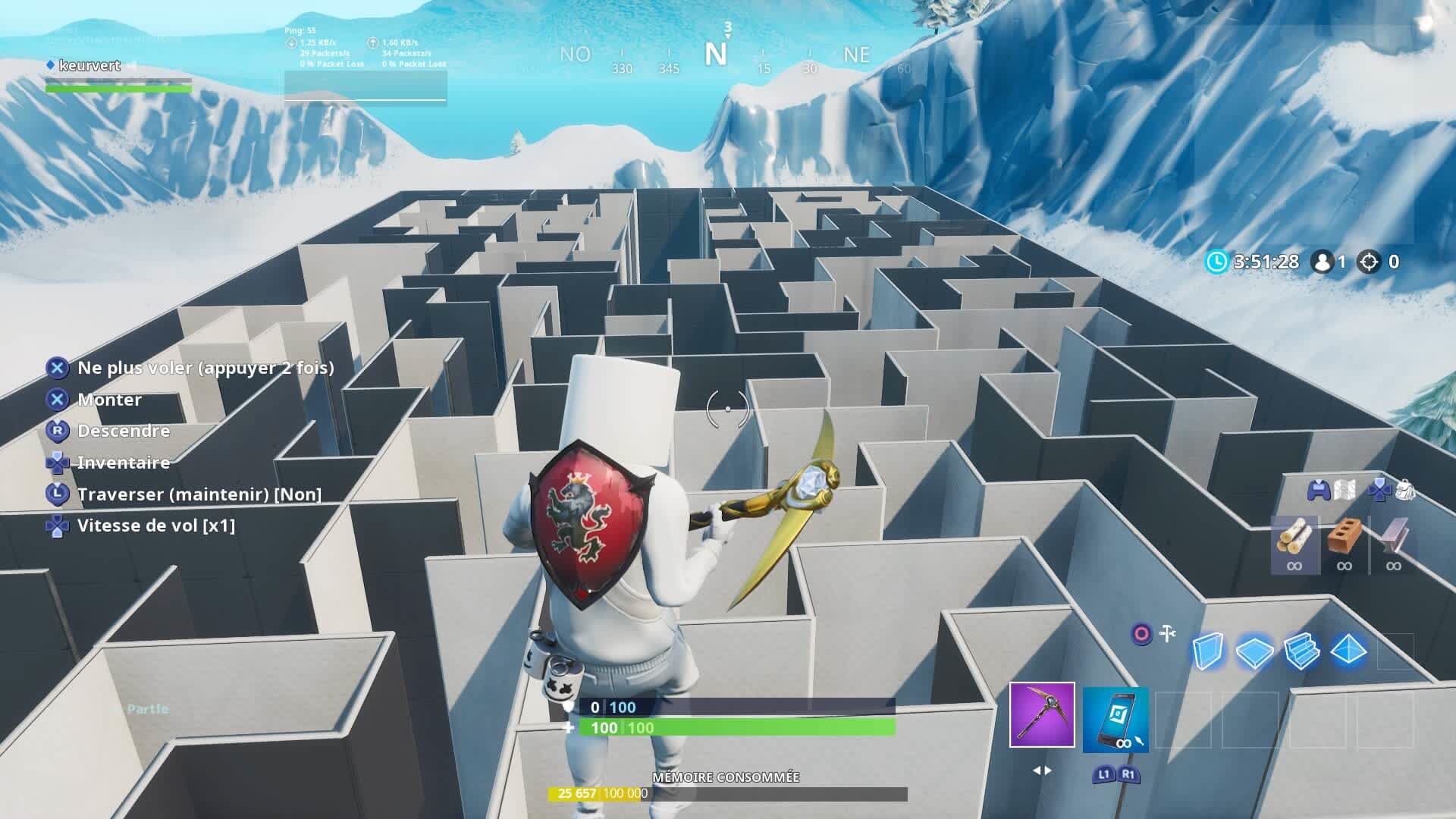Open the backpack icon
The height and width of the screenshot is (819, 1456).
click(x=1406, y=490)
